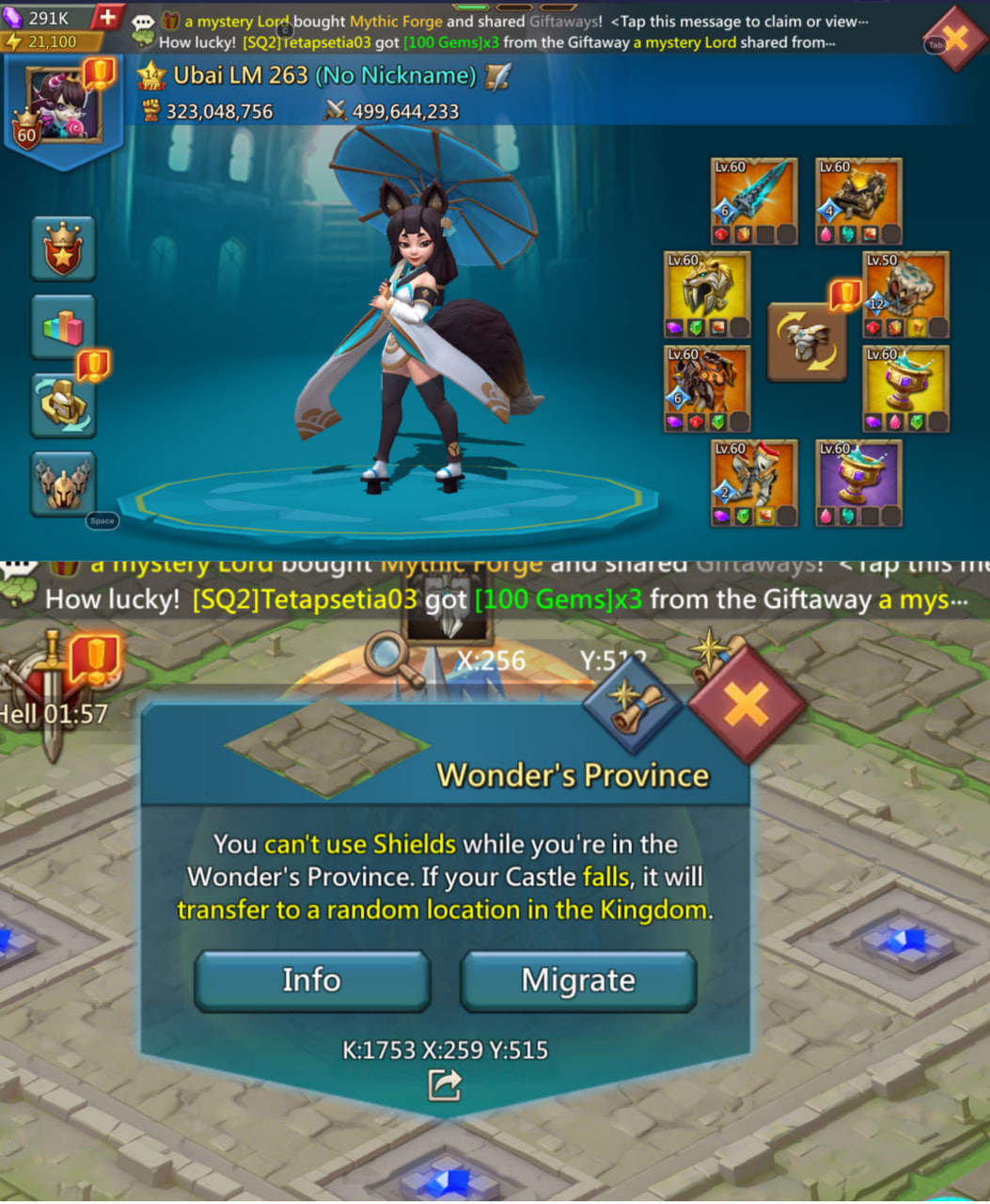Open the golden helmet swap icon on the left
This screenshot has width=990, height=1204.
pyautogui.click(x=63, y=404)
